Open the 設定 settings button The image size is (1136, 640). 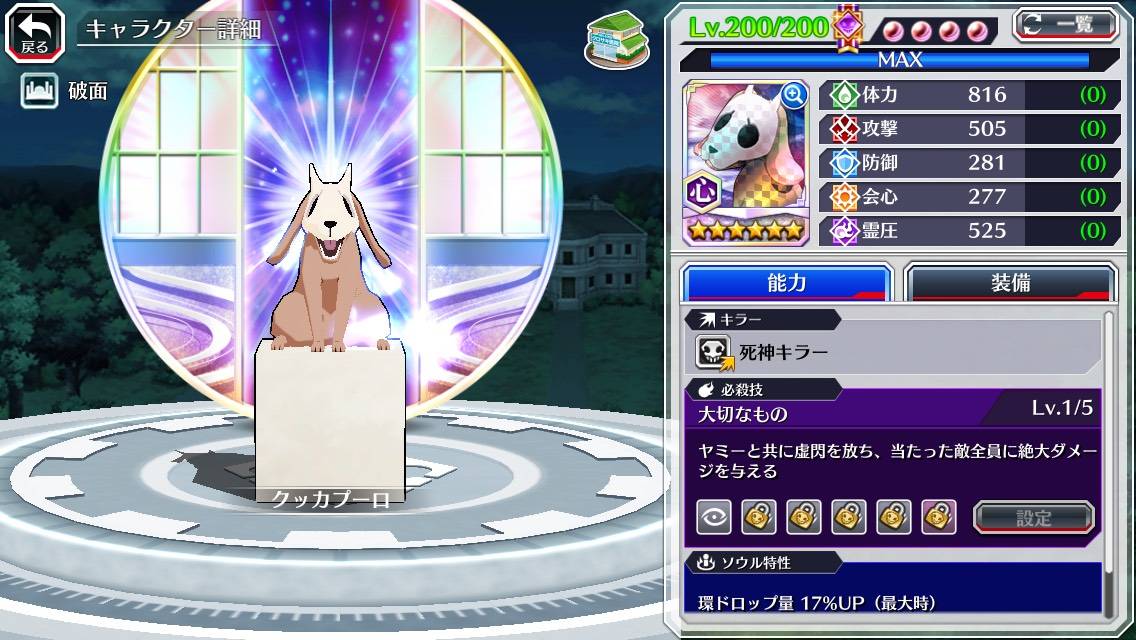(x=1034, y=517)
